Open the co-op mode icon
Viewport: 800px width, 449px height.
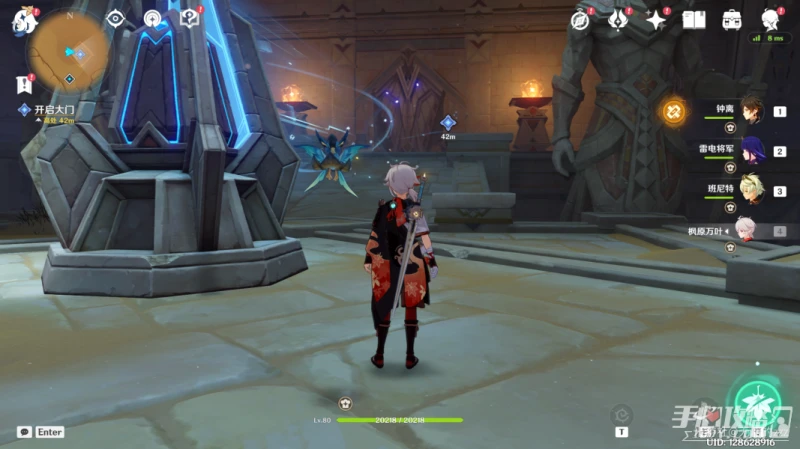point(152,18)
